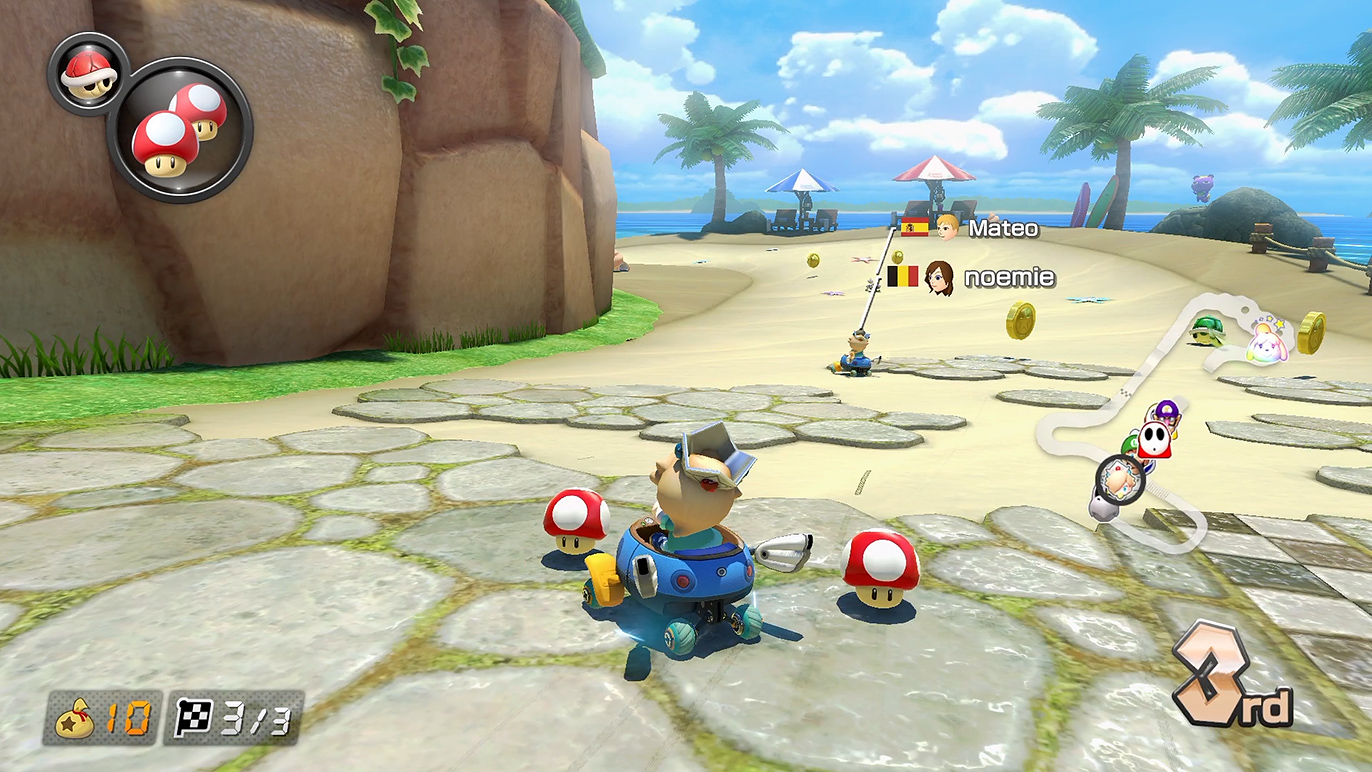Screen dimensions: 1372x772
Task: Click the red shell reserve item slot
Action: point(86,73)
